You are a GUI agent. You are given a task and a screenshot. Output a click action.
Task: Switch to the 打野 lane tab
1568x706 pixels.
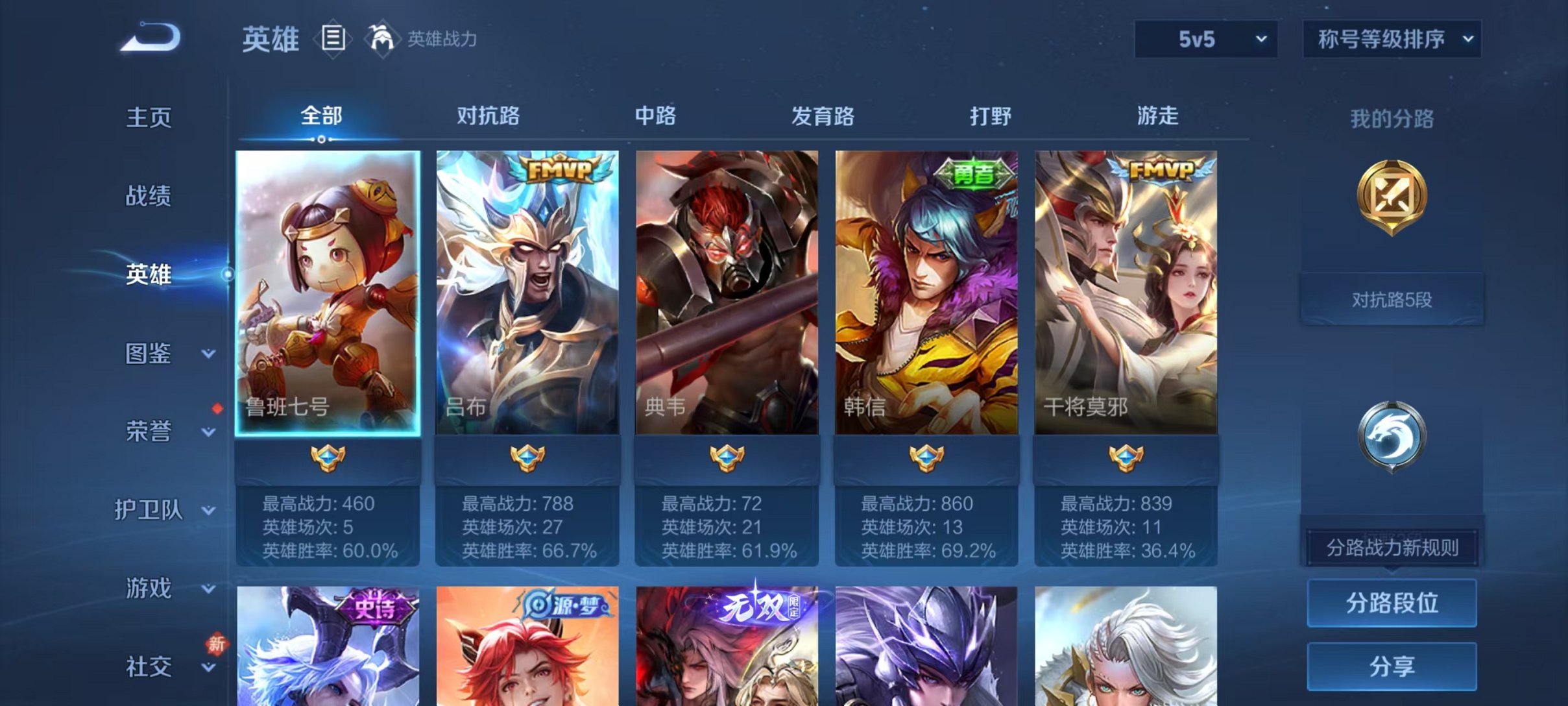992,117
